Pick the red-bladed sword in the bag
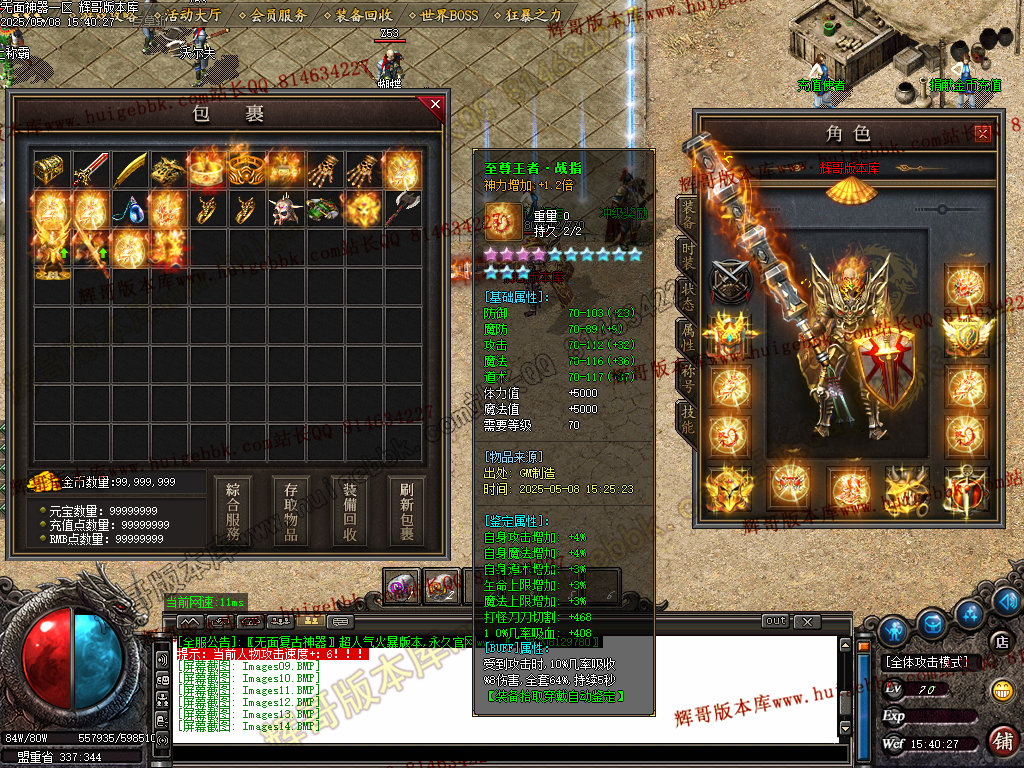Viewport: 1024px width, 768px height. [90, 170]
